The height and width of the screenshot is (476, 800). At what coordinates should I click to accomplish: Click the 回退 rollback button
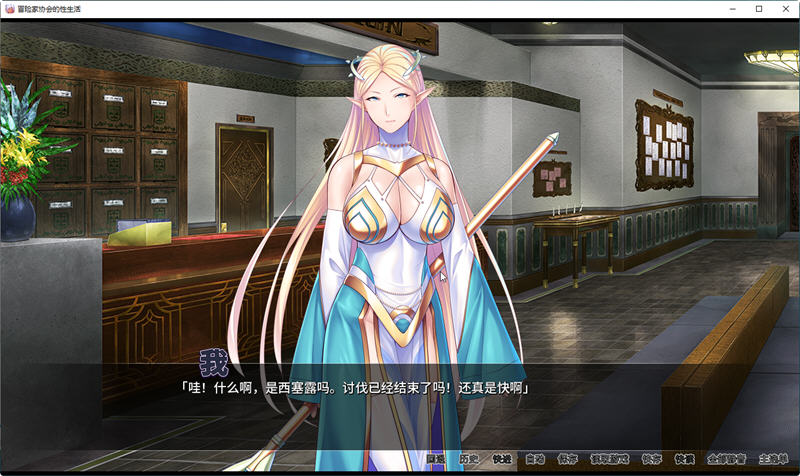click(x=435, y=460)
